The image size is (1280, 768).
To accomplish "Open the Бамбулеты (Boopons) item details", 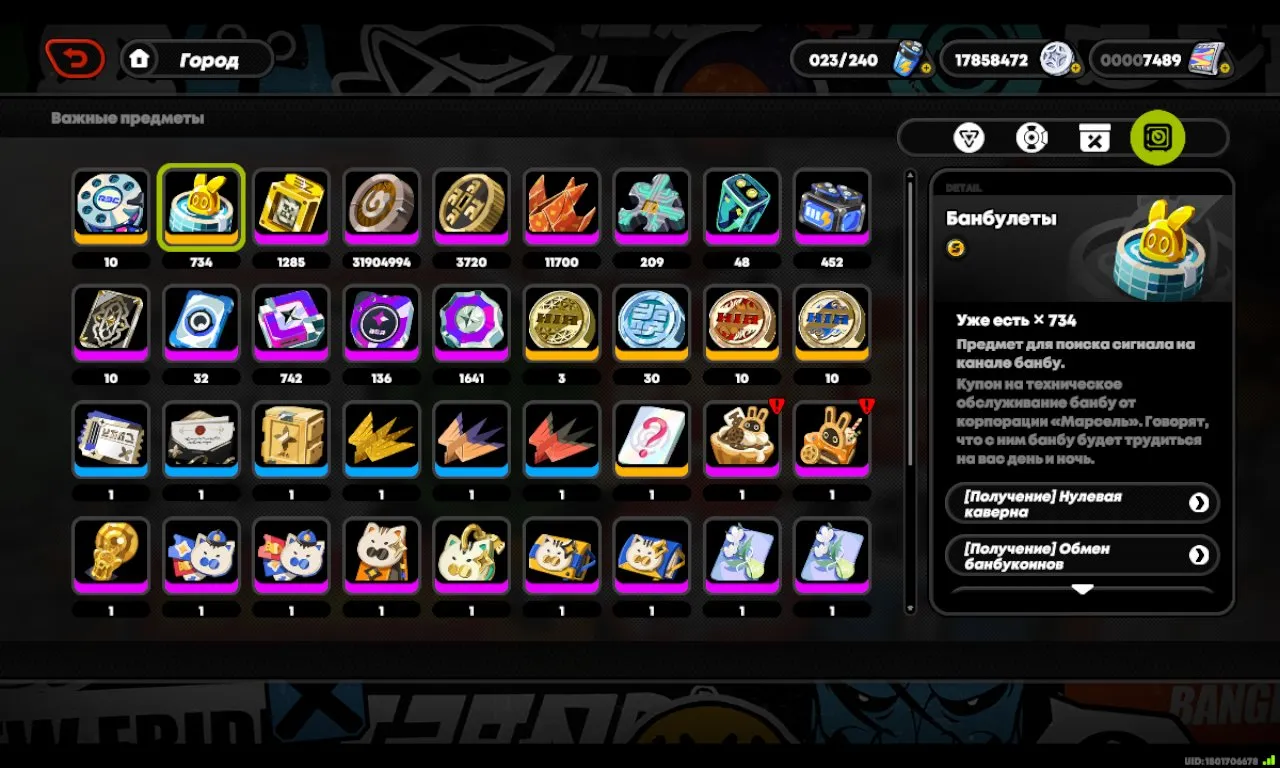I will 201,207.
